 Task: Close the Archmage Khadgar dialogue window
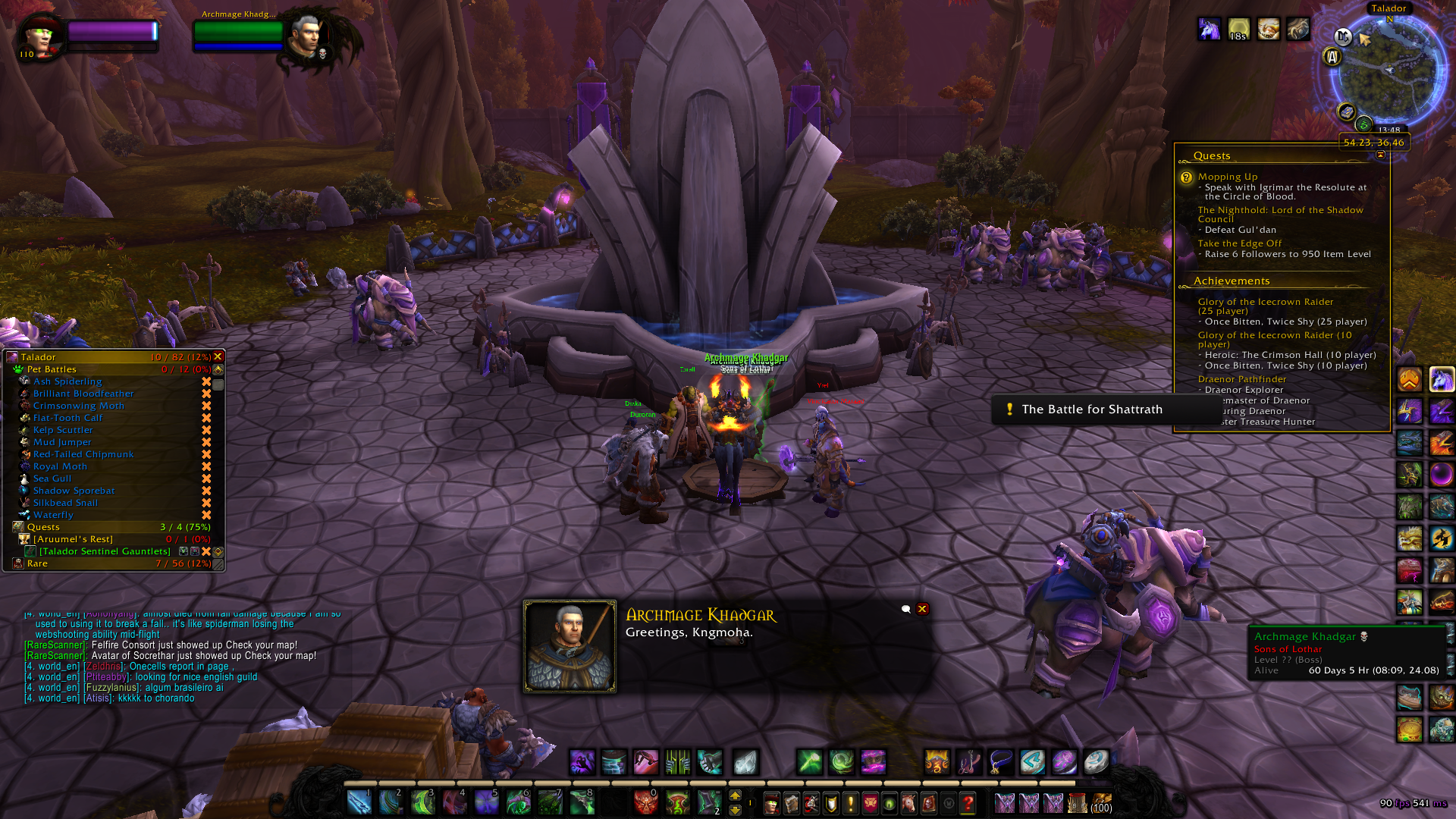click(922, 609)
